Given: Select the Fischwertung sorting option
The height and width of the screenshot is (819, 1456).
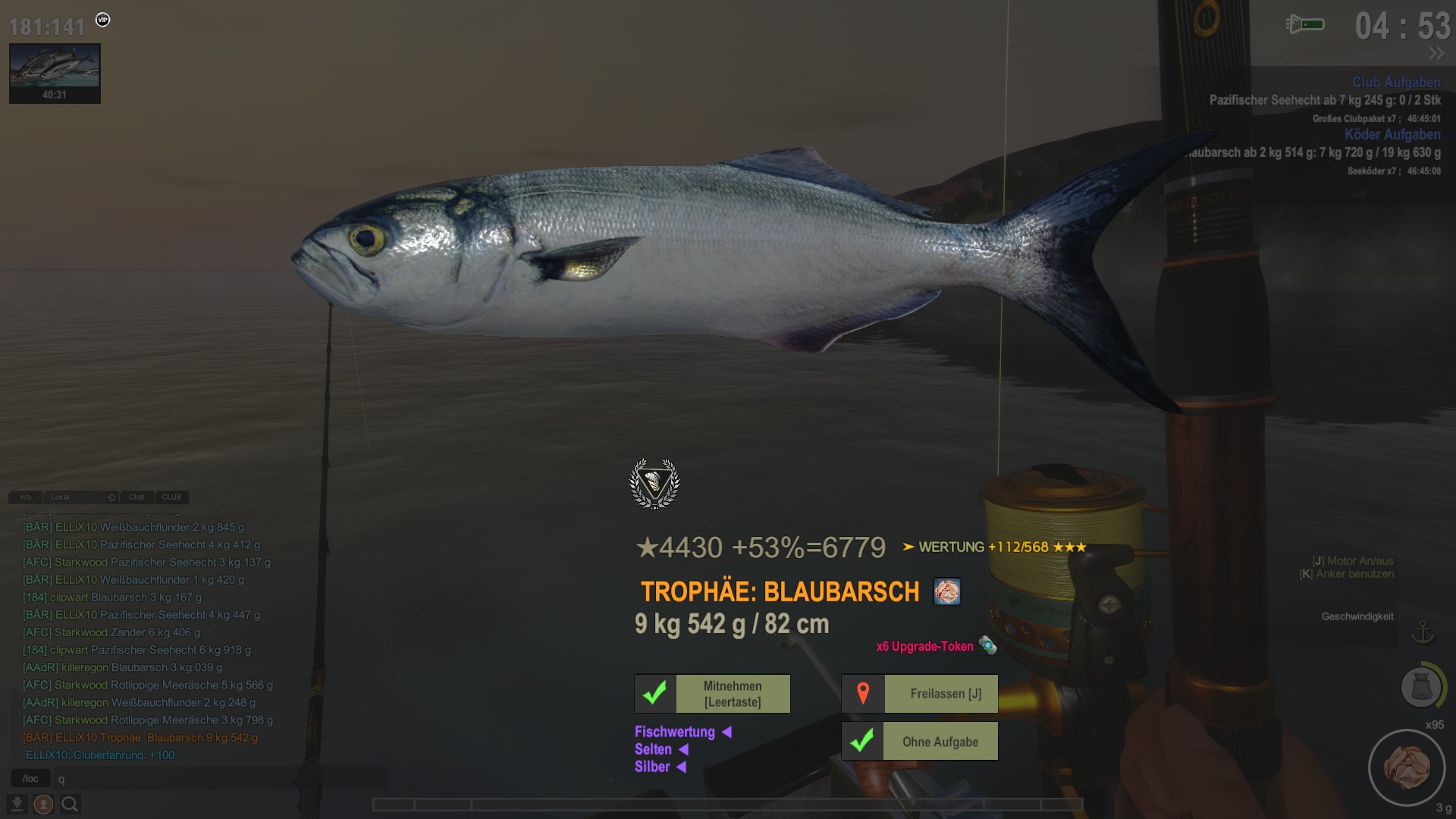Looking at the screenshot, I should tap(674, 732).
